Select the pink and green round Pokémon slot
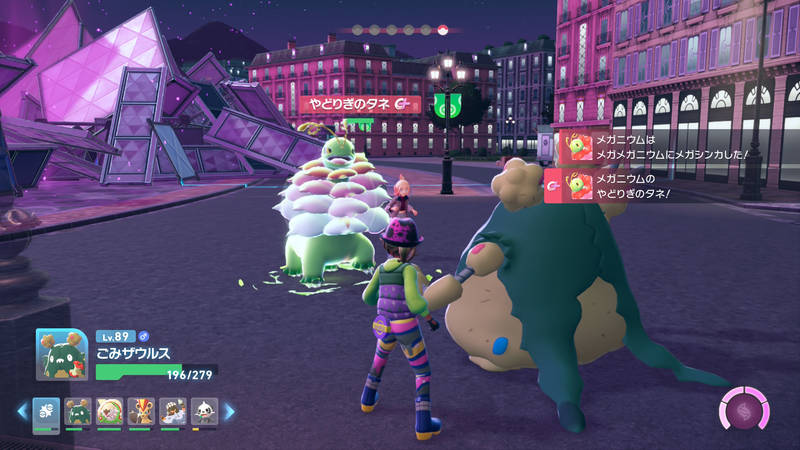This screenshot has height=450, width=800. pos(109,411)
